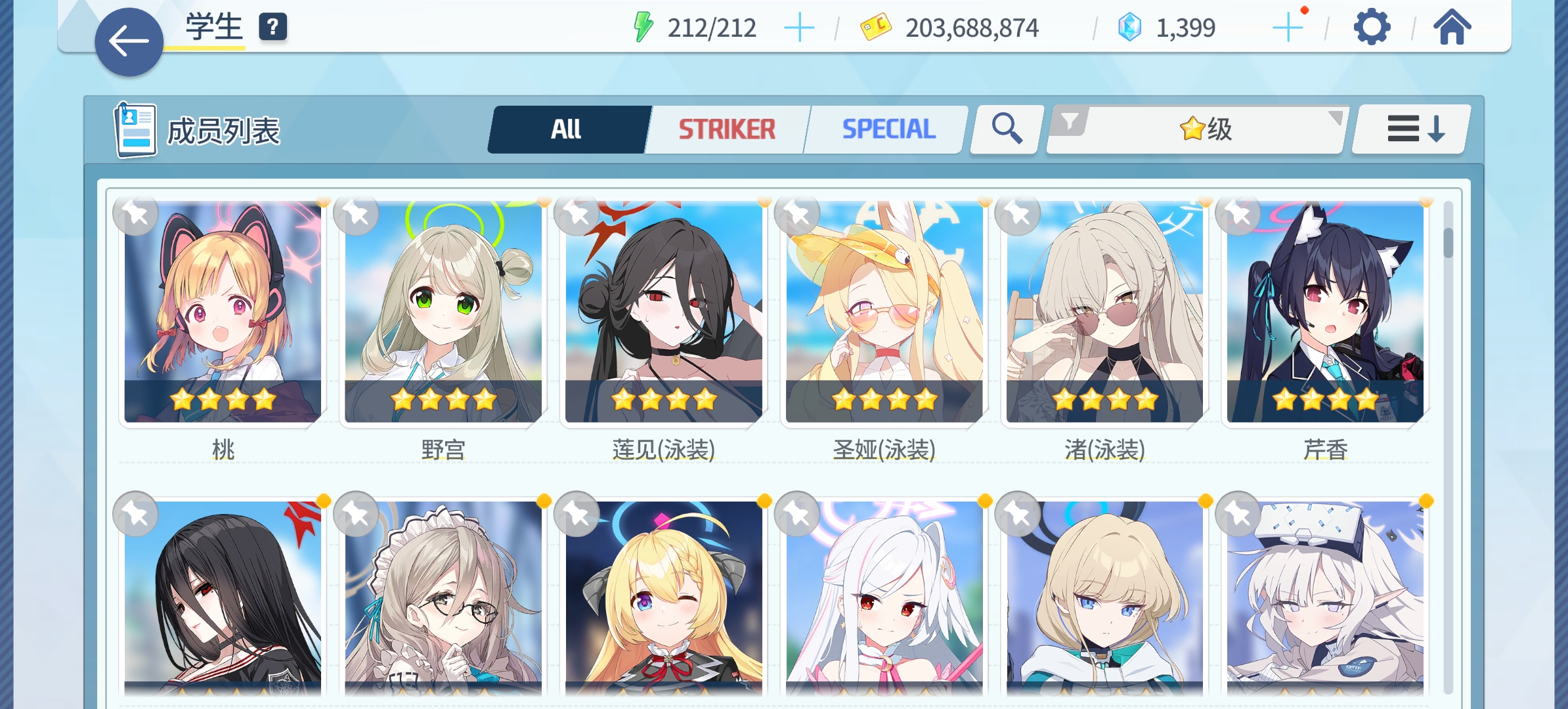Viewport: 1568px width, 709px height.
Task: Return via the home icon
Action: coord(1452,26)
